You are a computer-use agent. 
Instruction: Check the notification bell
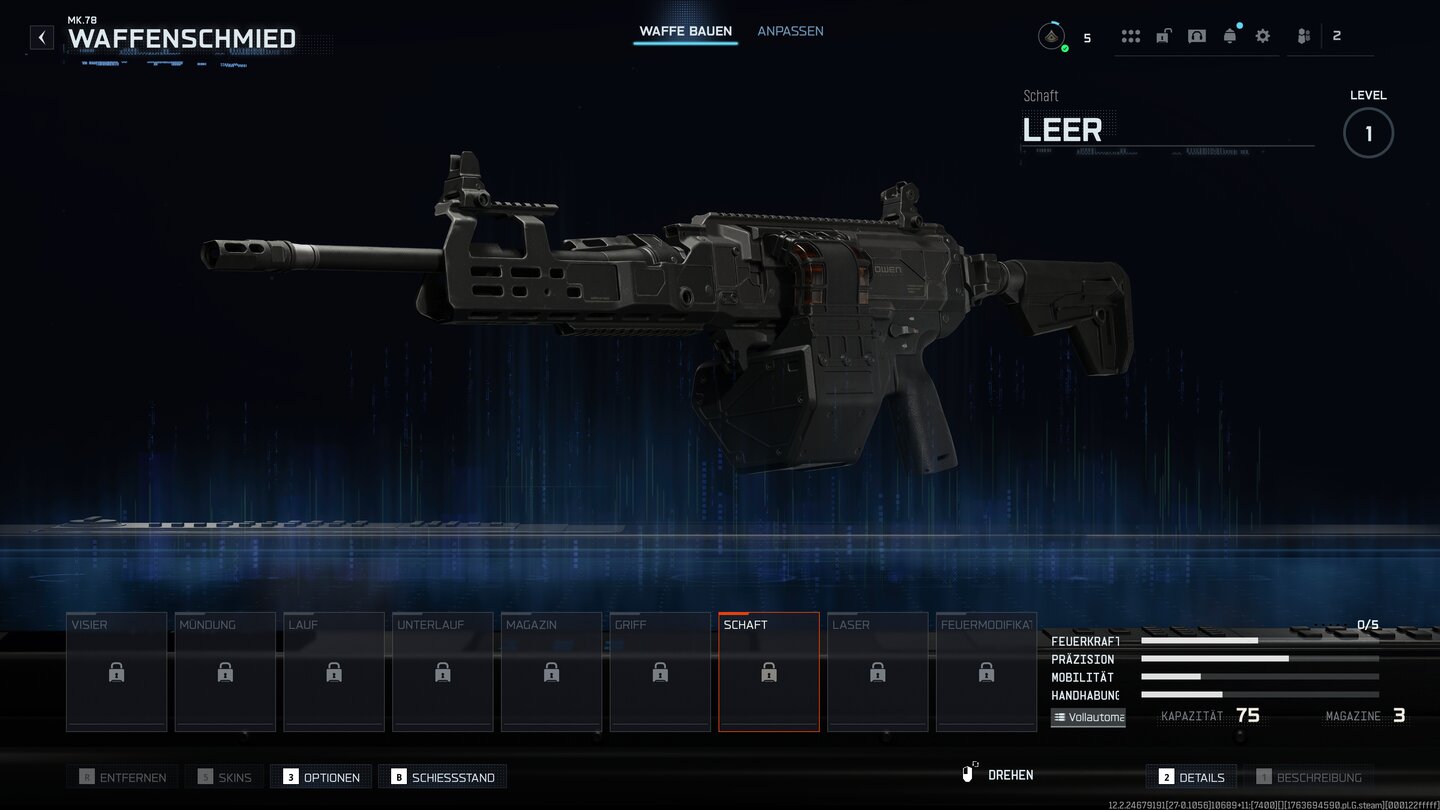(1230, 36)
